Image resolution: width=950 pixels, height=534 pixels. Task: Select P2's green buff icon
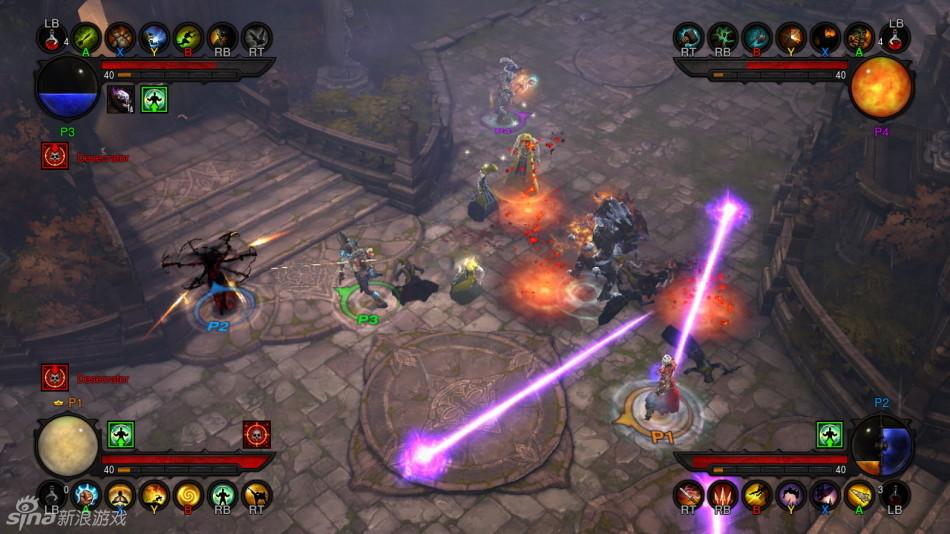[x=830, y=435]
